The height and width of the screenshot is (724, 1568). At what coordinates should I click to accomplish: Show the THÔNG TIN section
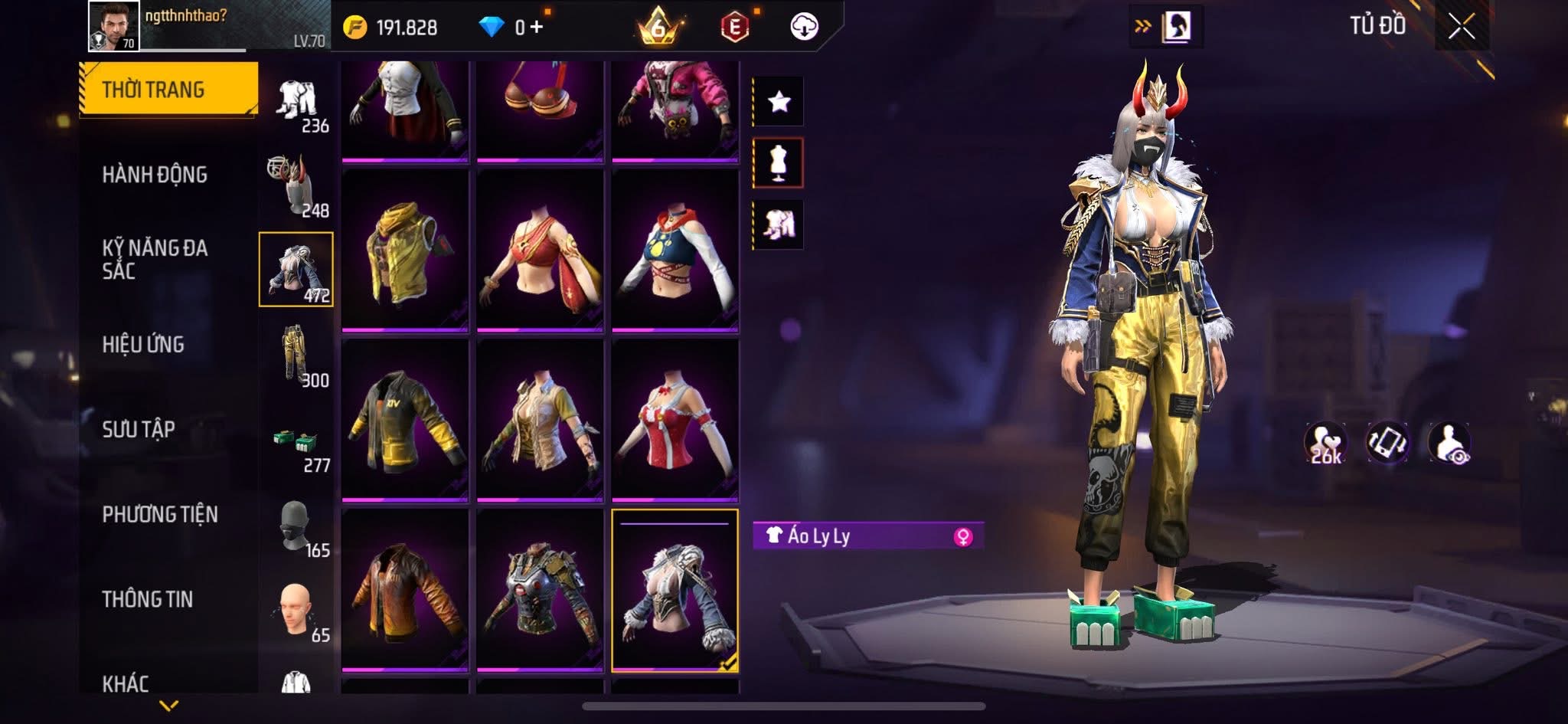click(148, 599)
